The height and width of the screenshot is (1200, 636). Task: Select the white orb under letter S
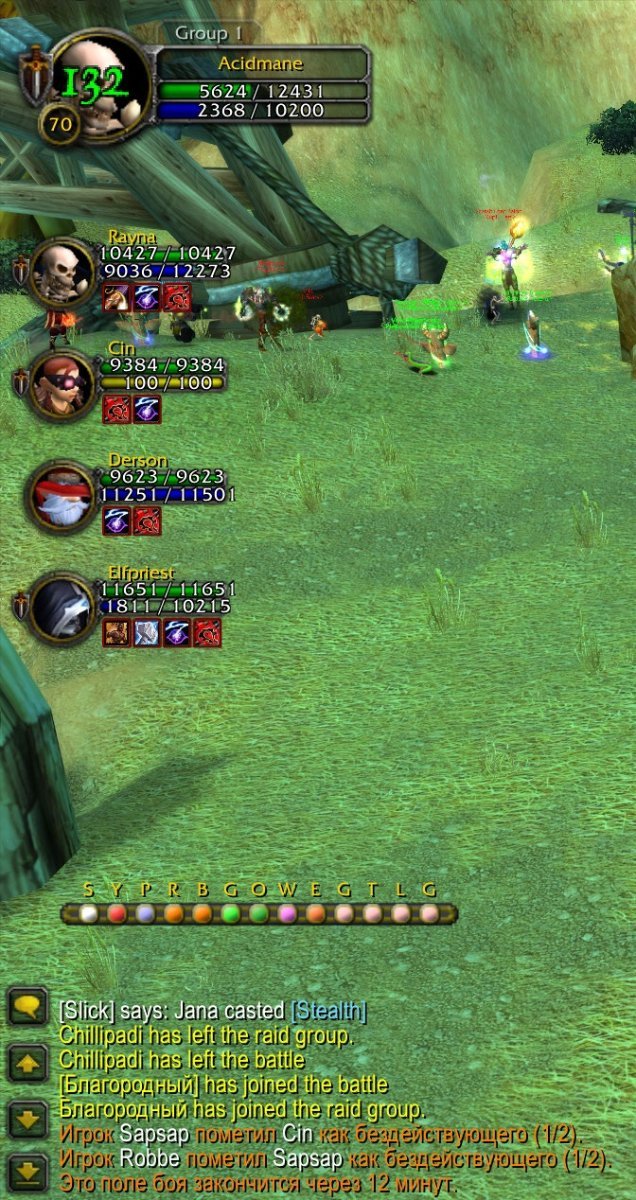[89, 913]
